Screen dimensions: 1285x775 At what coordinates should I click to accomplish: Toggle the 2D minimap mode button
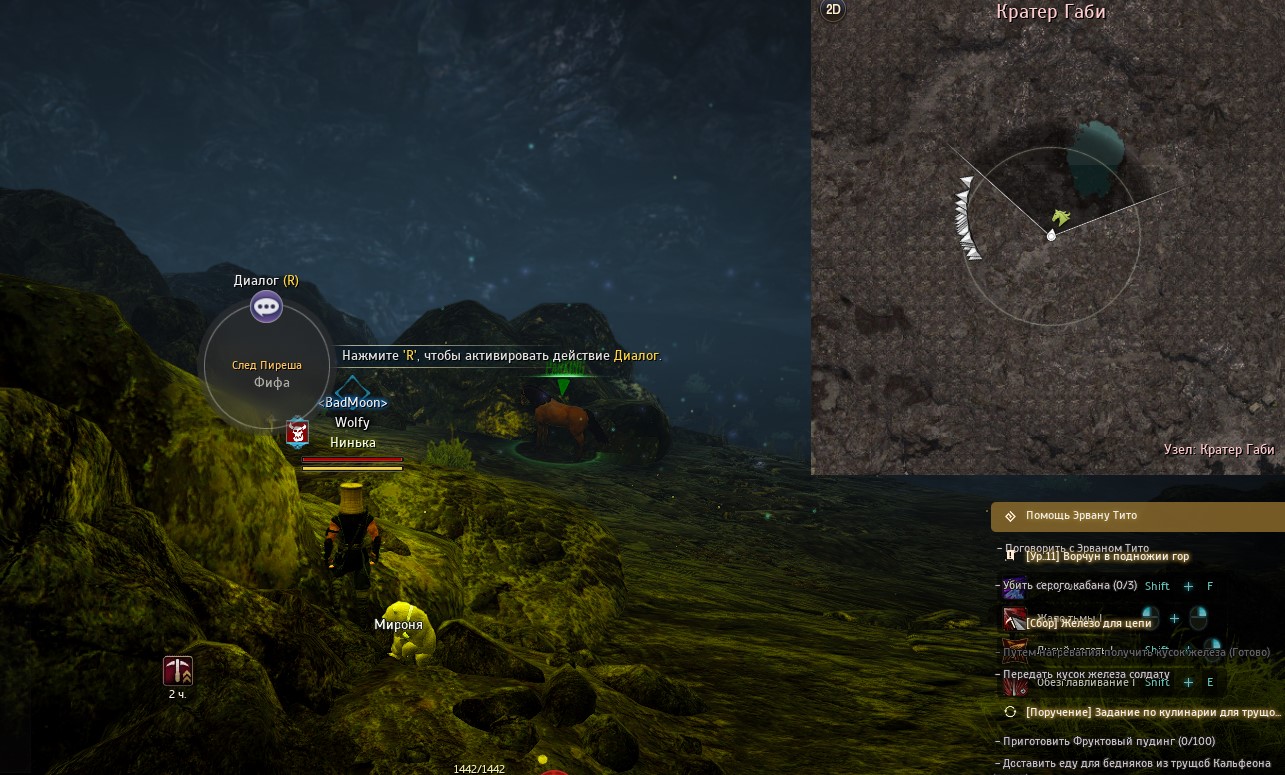point(832,10)
